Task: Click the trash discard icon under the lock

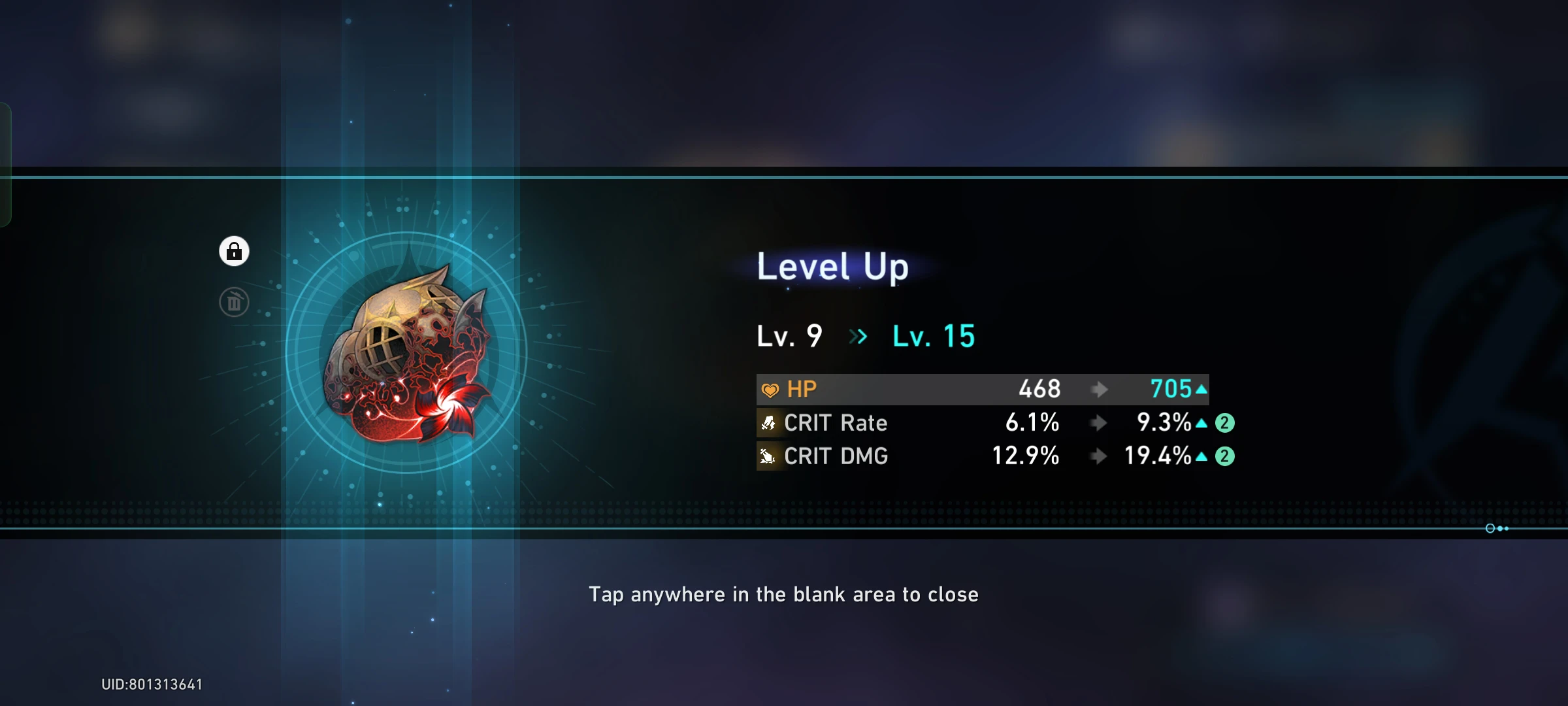Action: [x=235, y=301]
